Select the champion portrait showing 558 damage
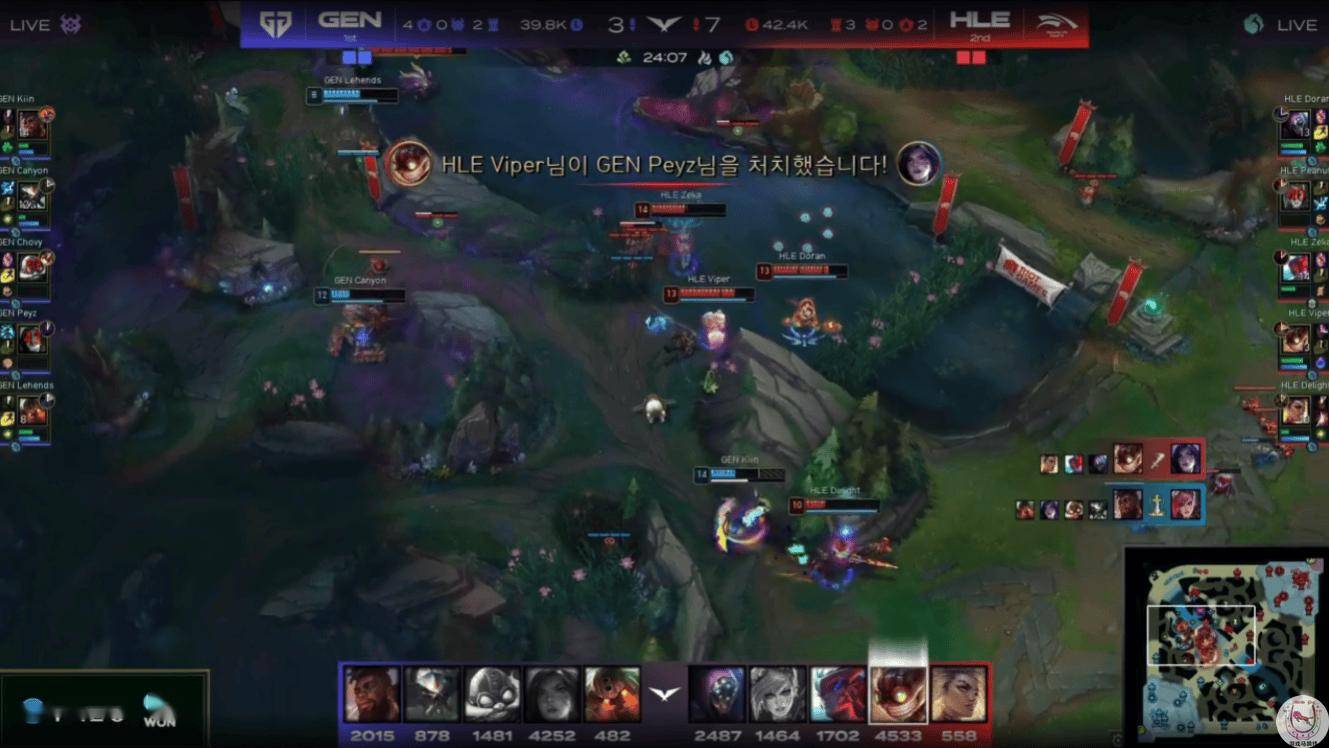 point(958,694)
